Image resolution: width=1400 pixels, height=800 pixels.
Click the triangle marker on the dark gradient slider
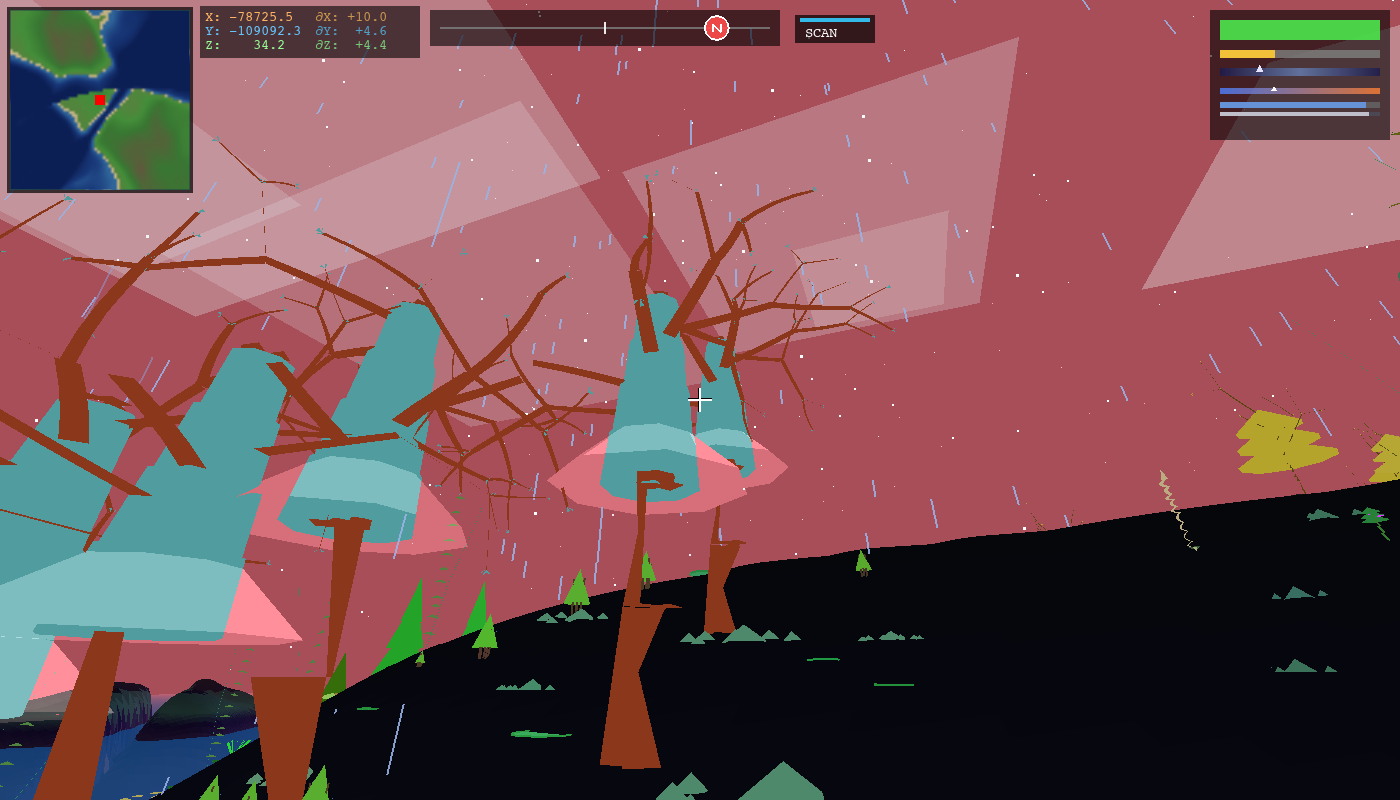coord(1258,68)
